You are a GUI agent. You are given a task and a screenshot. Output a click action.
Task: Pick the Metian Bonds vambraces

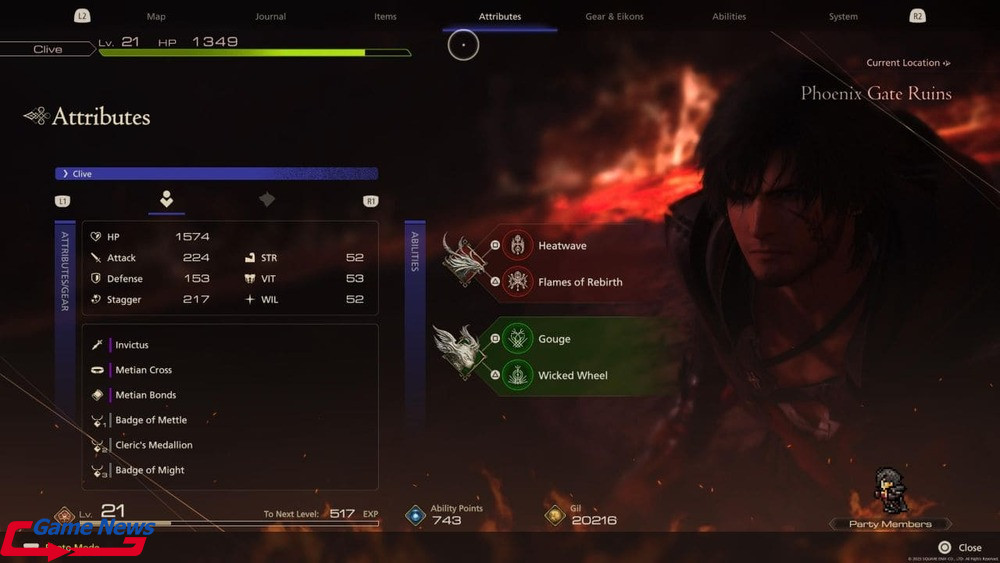click(x=145, y=395)
